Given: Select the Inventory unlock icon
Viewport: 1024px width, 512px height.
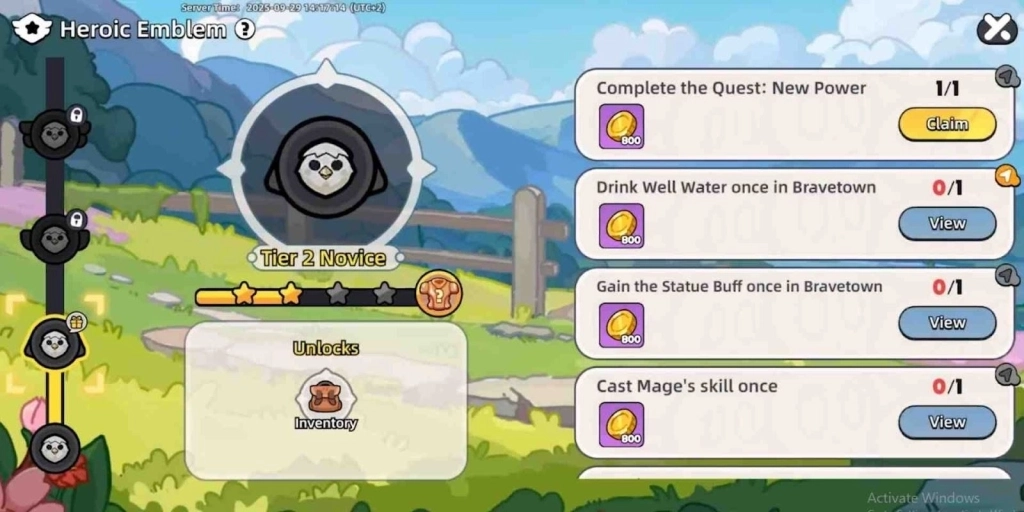Looking at the screenshot, I should 325,401.
